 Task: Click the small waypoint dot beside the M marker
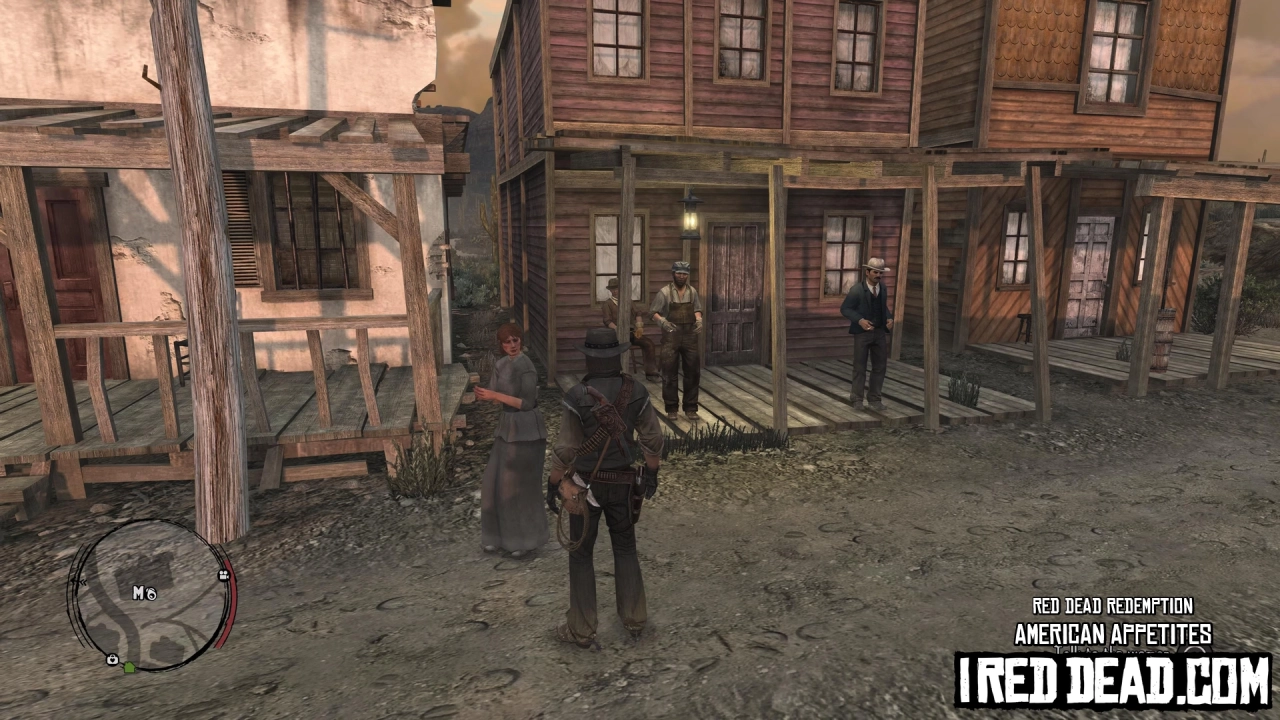152,595
